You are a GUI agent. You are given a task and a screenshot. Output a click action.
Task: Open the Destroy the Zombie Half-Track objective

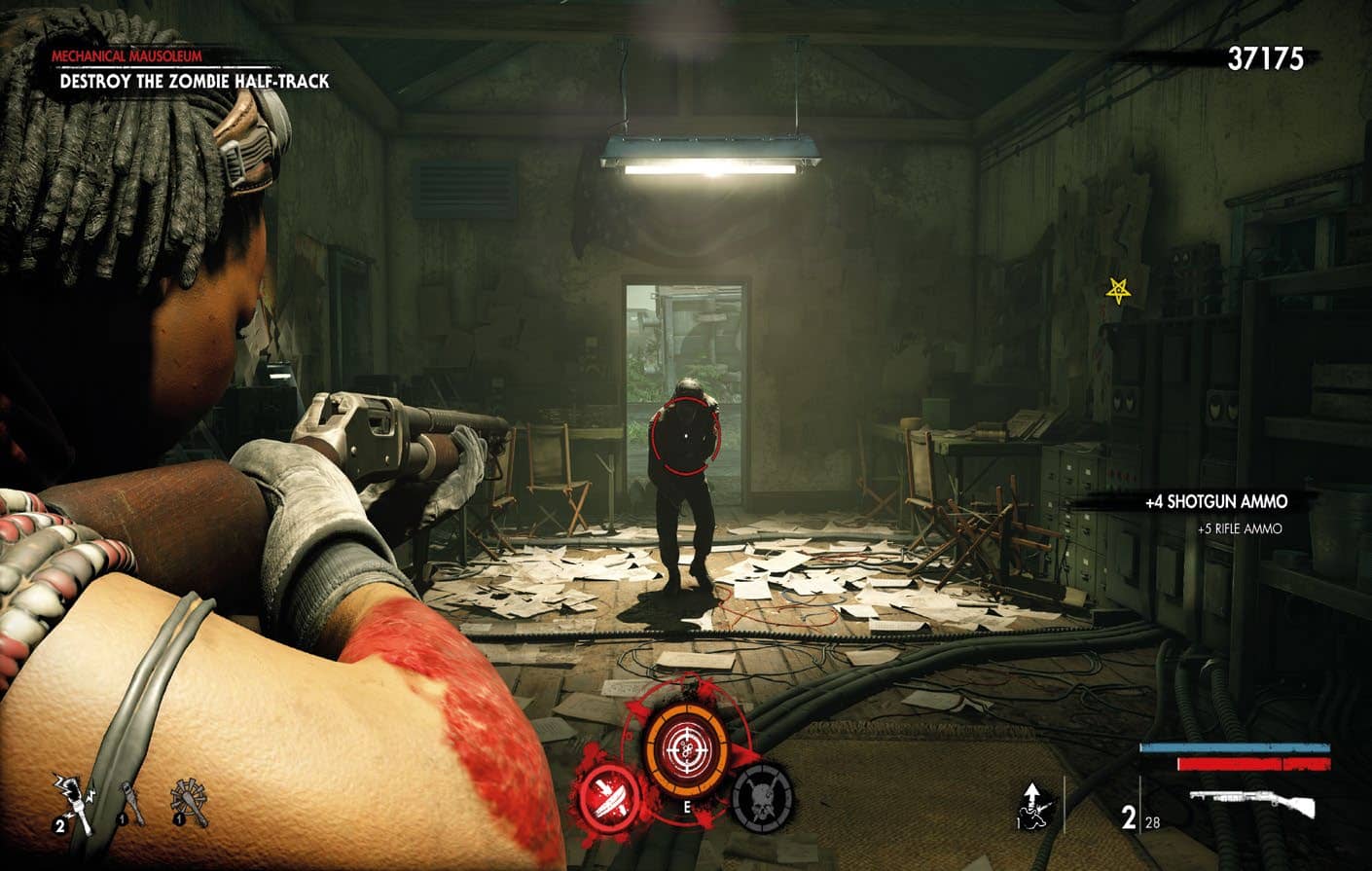point(195,82)
